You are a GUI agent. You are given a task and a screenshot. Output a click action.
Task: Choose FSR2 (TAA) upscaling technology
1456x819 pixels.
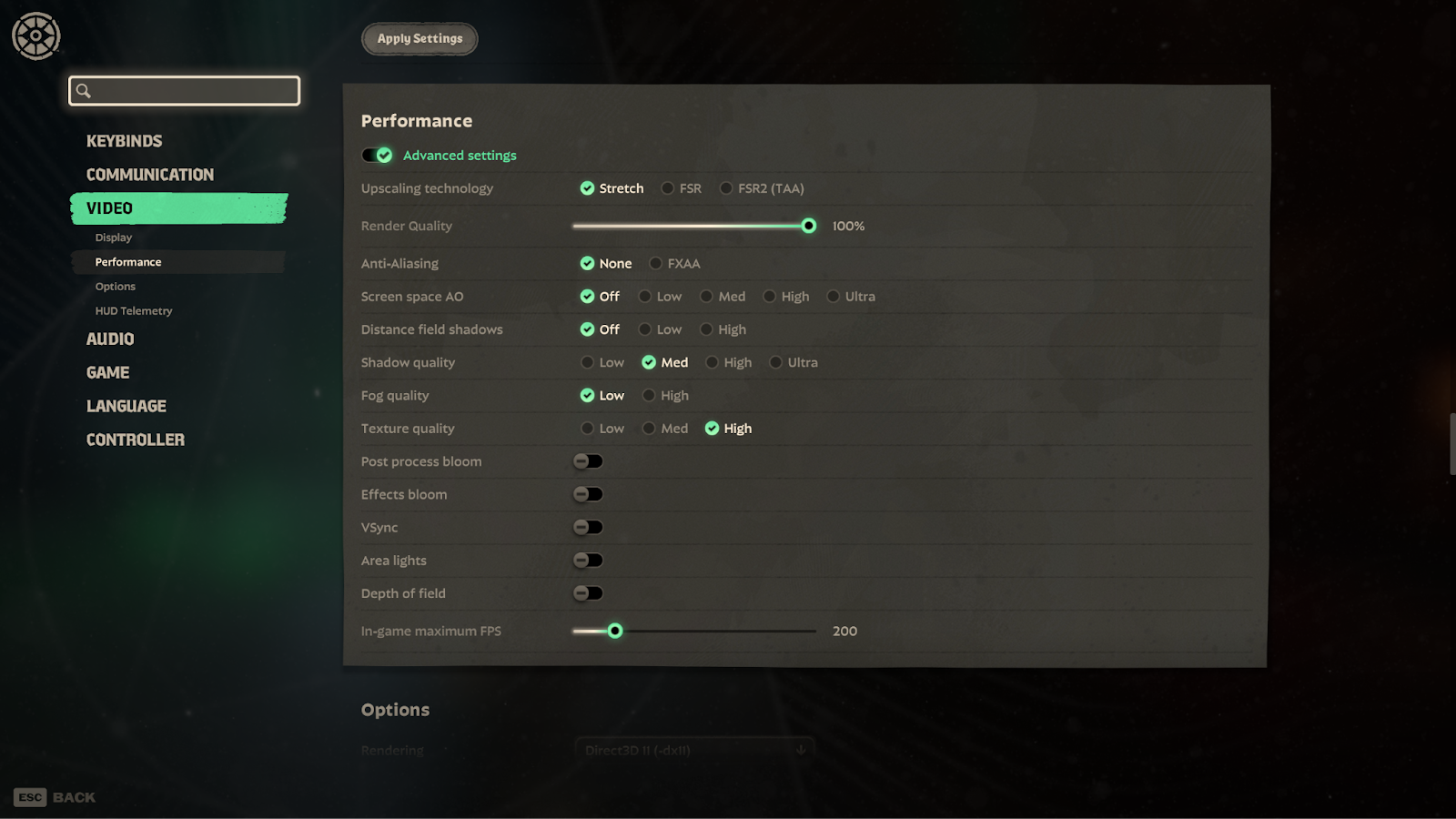click(x=726, y=188)
